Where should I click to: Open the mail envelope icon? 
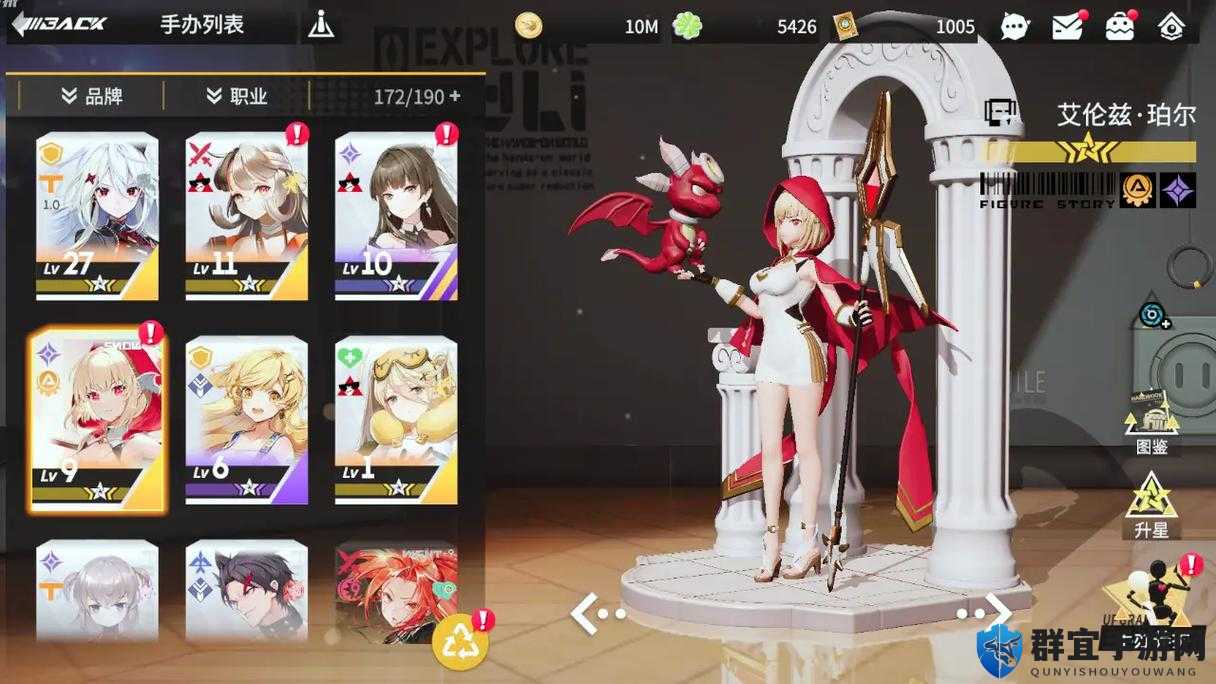click(1067, 26)
